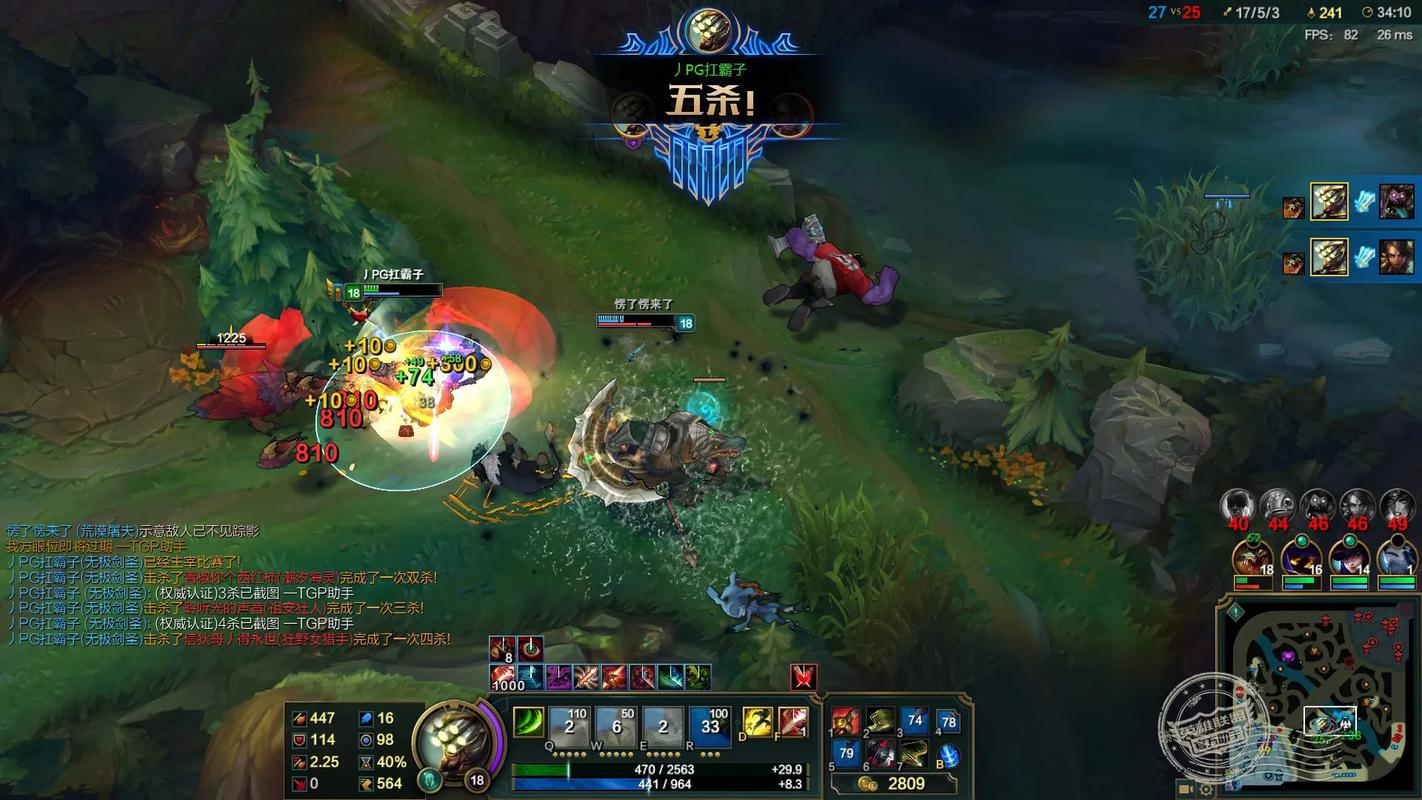This screenshot has width=1422, height=800.
Task: Select the green passive ability icon
Action: pyautogui.click(x=528, y=722)
